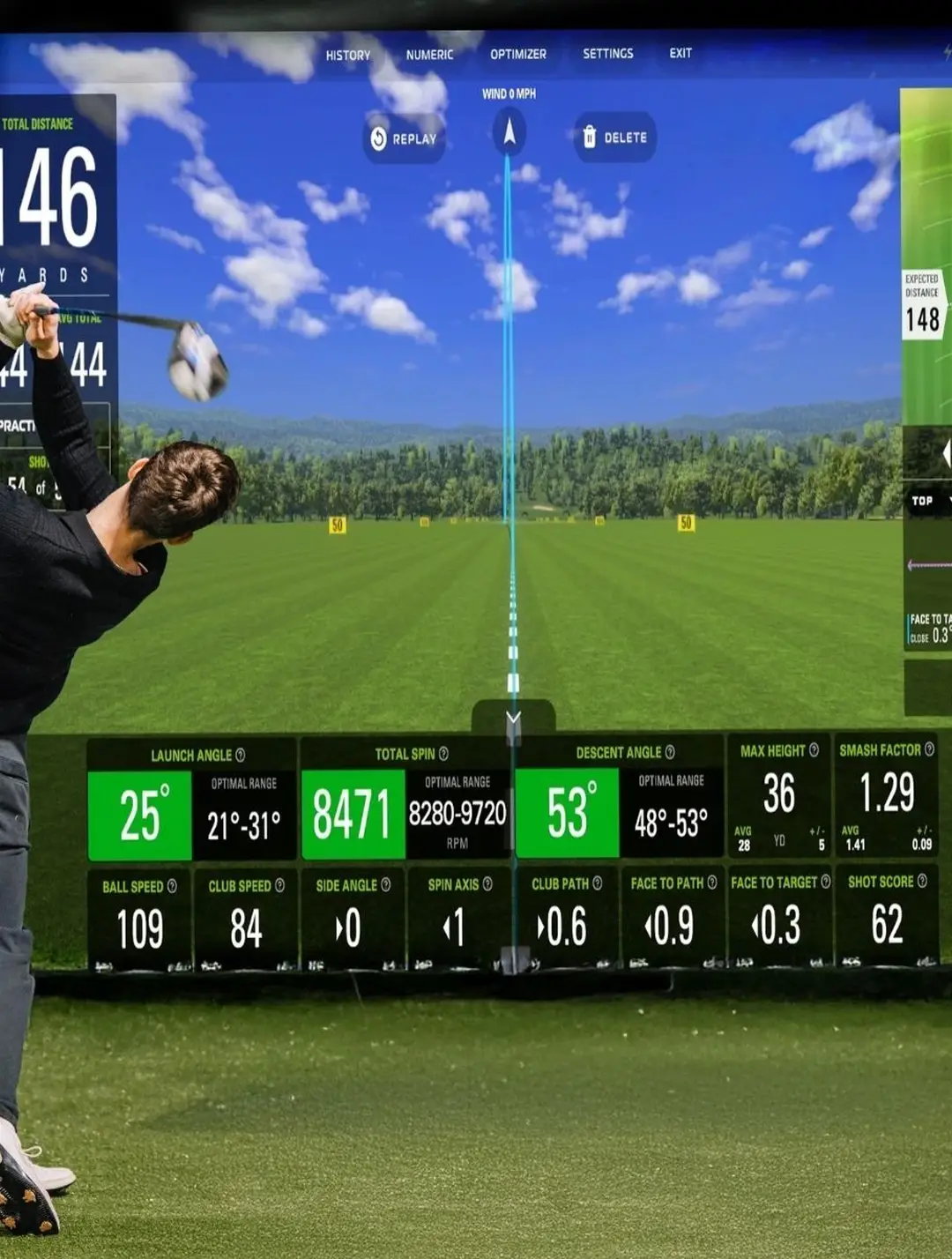Open the Optimizer menu
952x1259 pixels.
518,54
